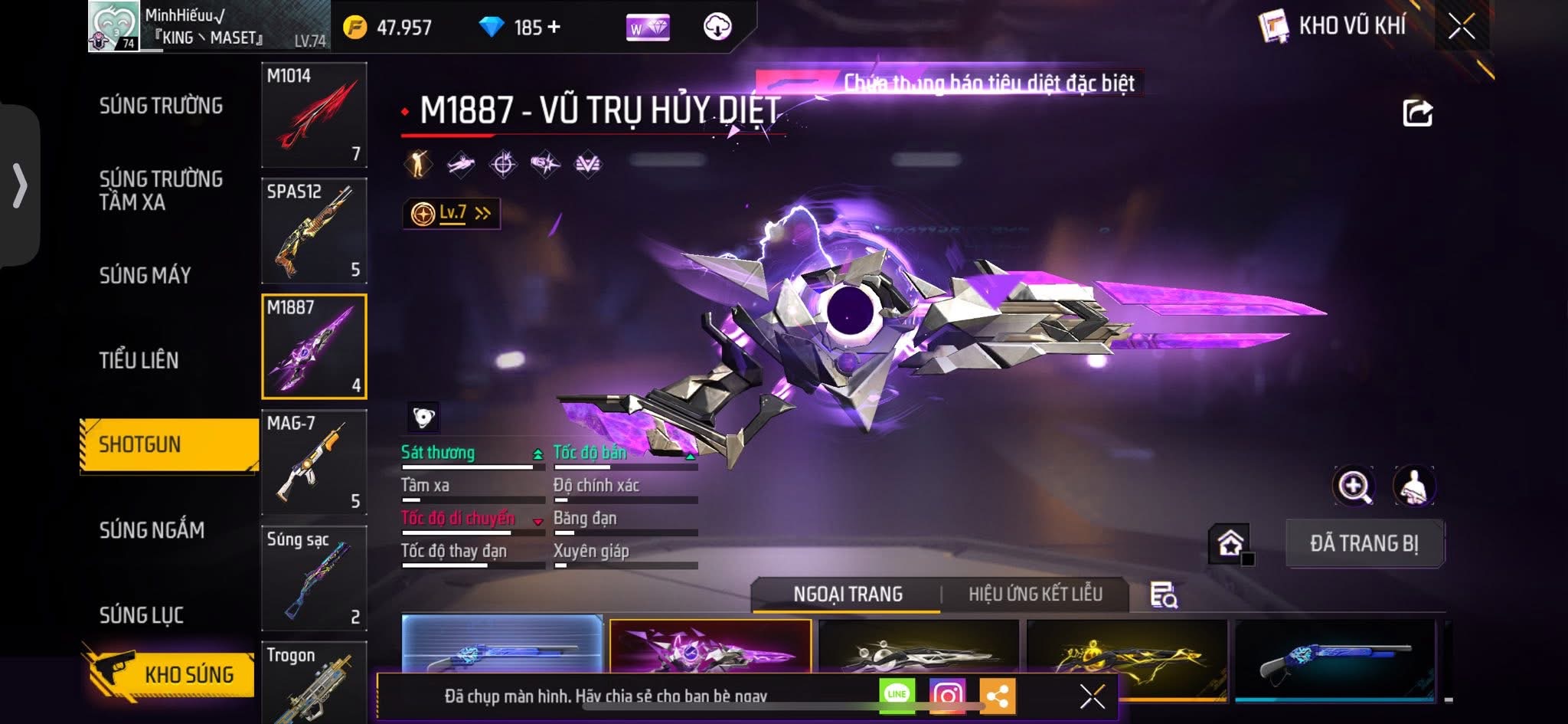Zoom in with the magnifier icon
The width and height of the screenshot is (1568, 724).
tap(1353, 486)
